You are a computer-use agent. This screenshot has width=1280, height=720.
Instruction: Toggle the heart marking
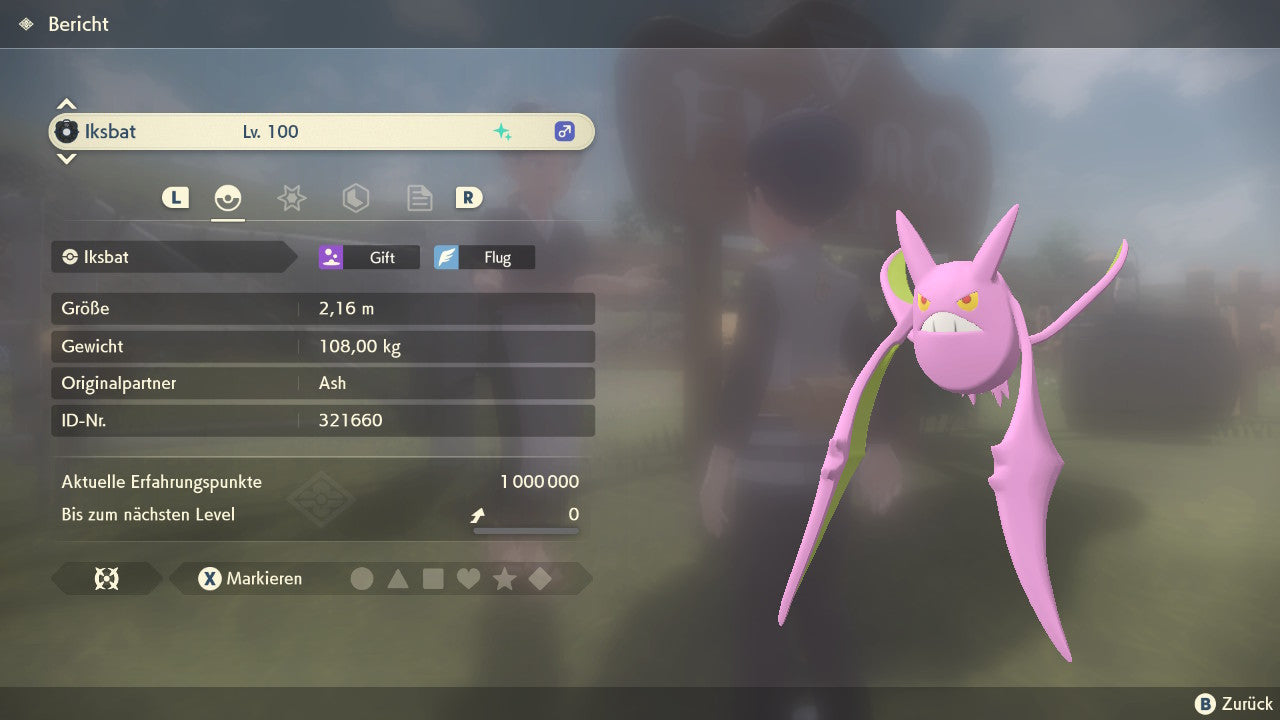(468, 579)
